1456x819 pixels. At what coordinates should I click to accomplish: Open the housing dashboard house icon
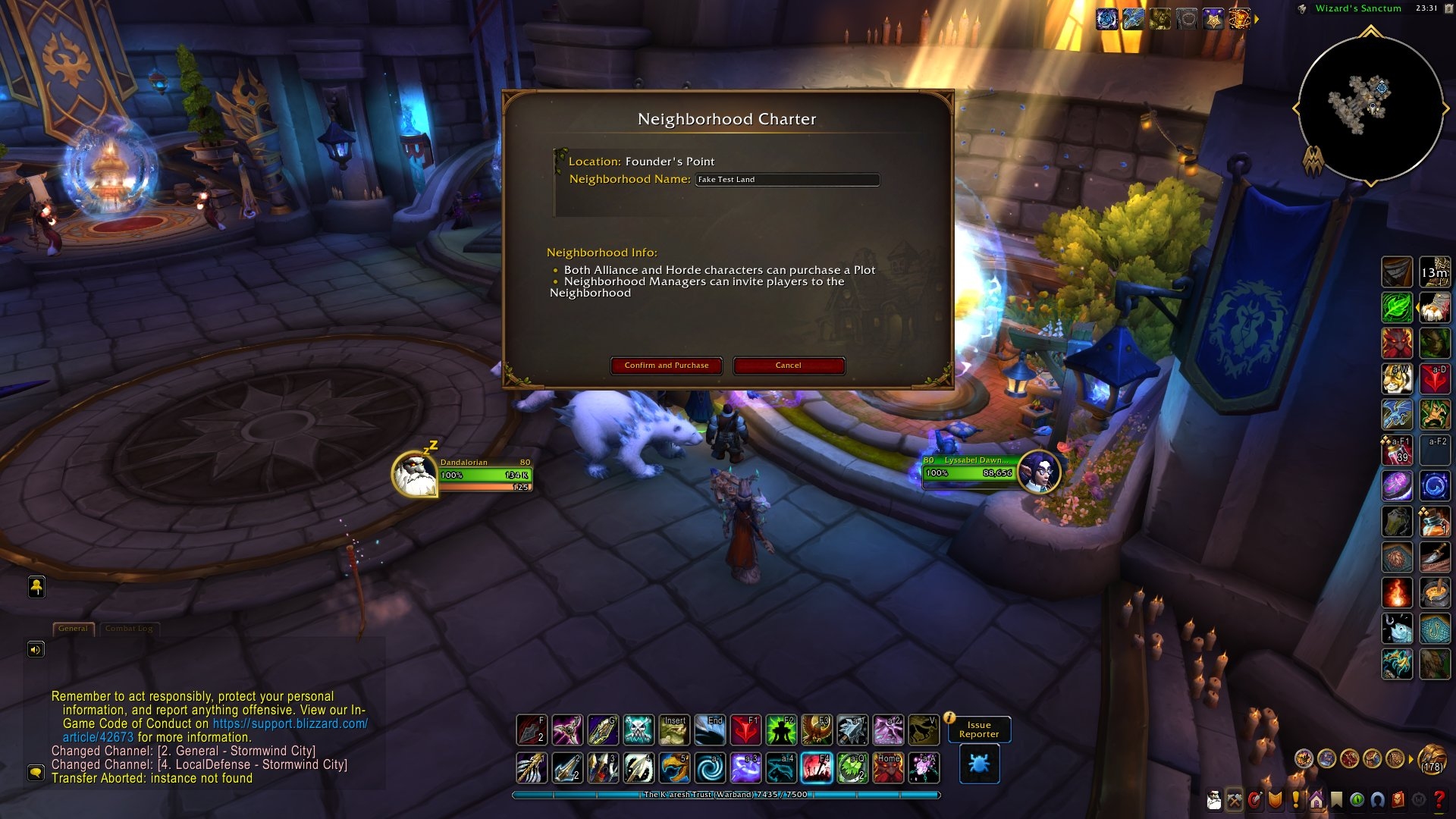[1316, 800]
